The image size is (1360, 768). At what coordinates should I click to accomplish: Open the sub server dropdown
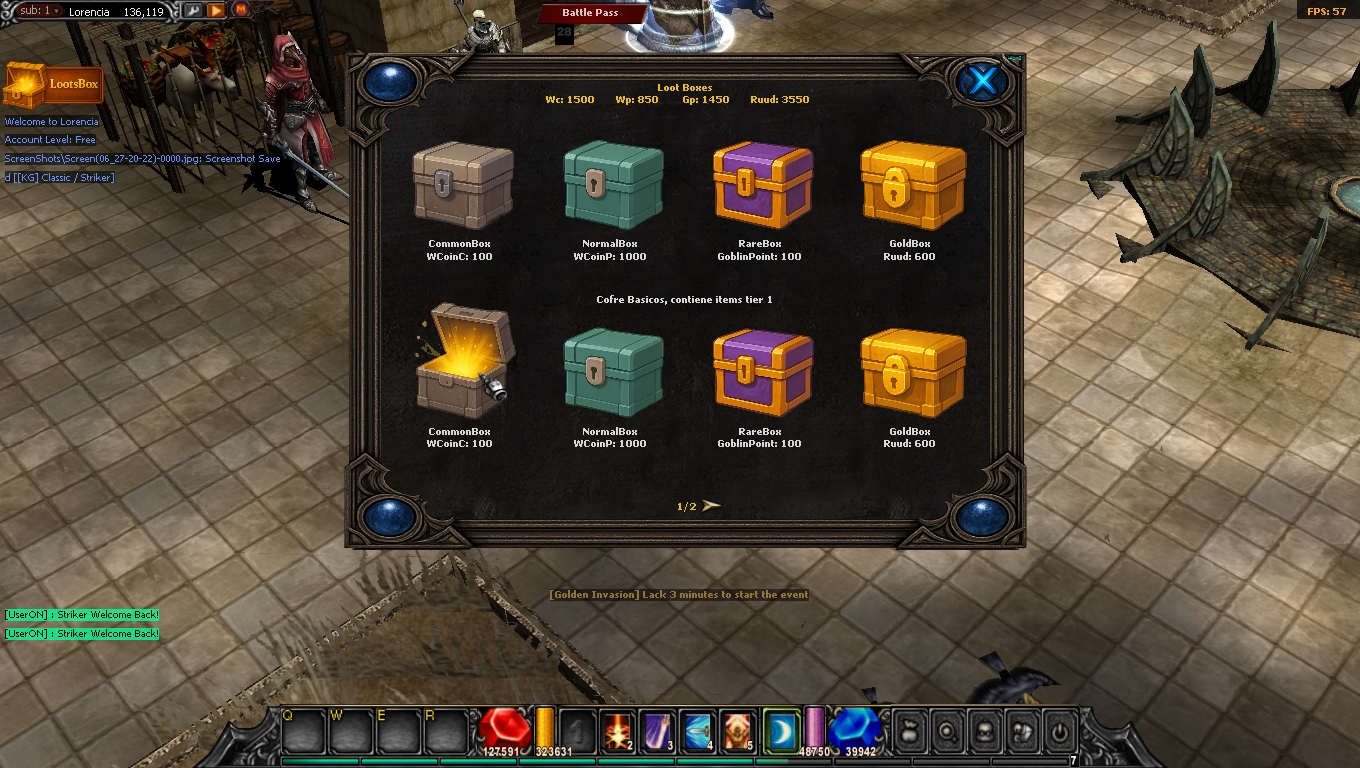[41, 11]
